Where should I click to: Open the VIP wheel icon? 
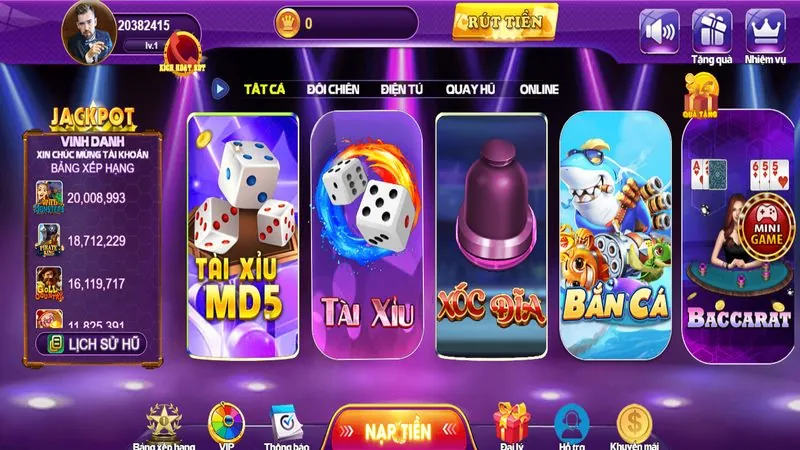pyautogui.click(x=224, y=425)
